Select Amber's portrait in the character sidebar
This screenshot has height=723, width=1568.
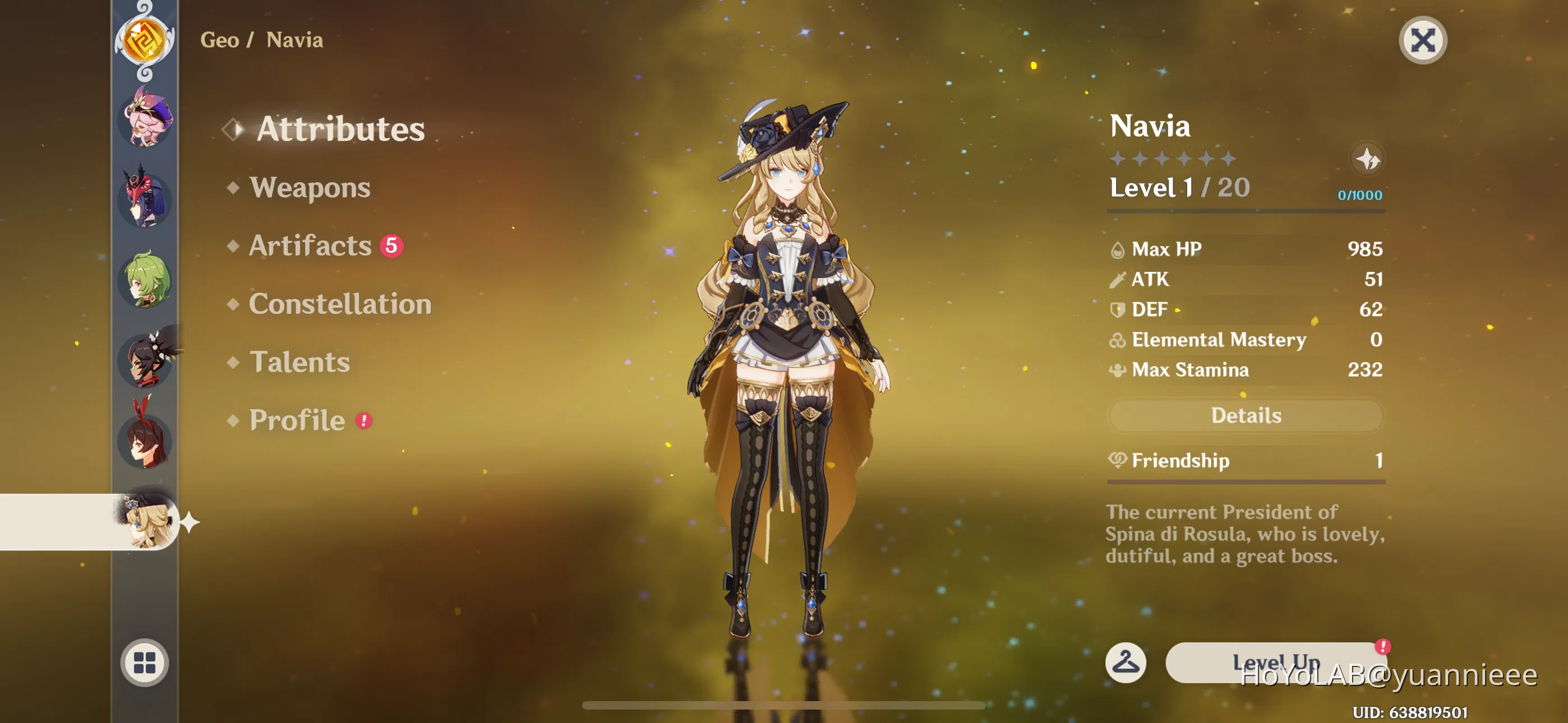pyautogui.click(x=144, y=442)
